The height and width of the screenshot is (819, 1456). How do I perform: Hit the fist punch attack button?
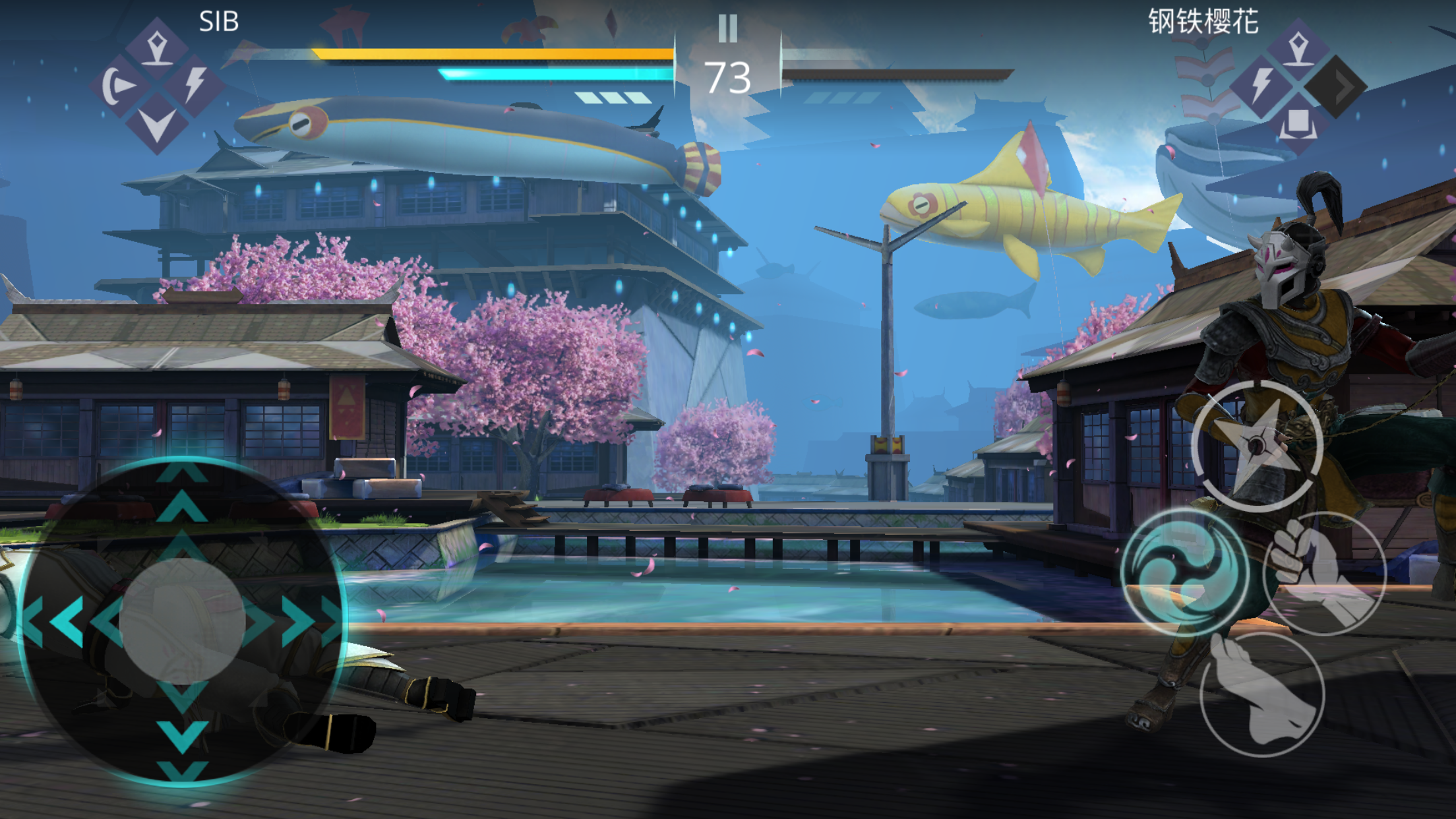[1323, 572]
